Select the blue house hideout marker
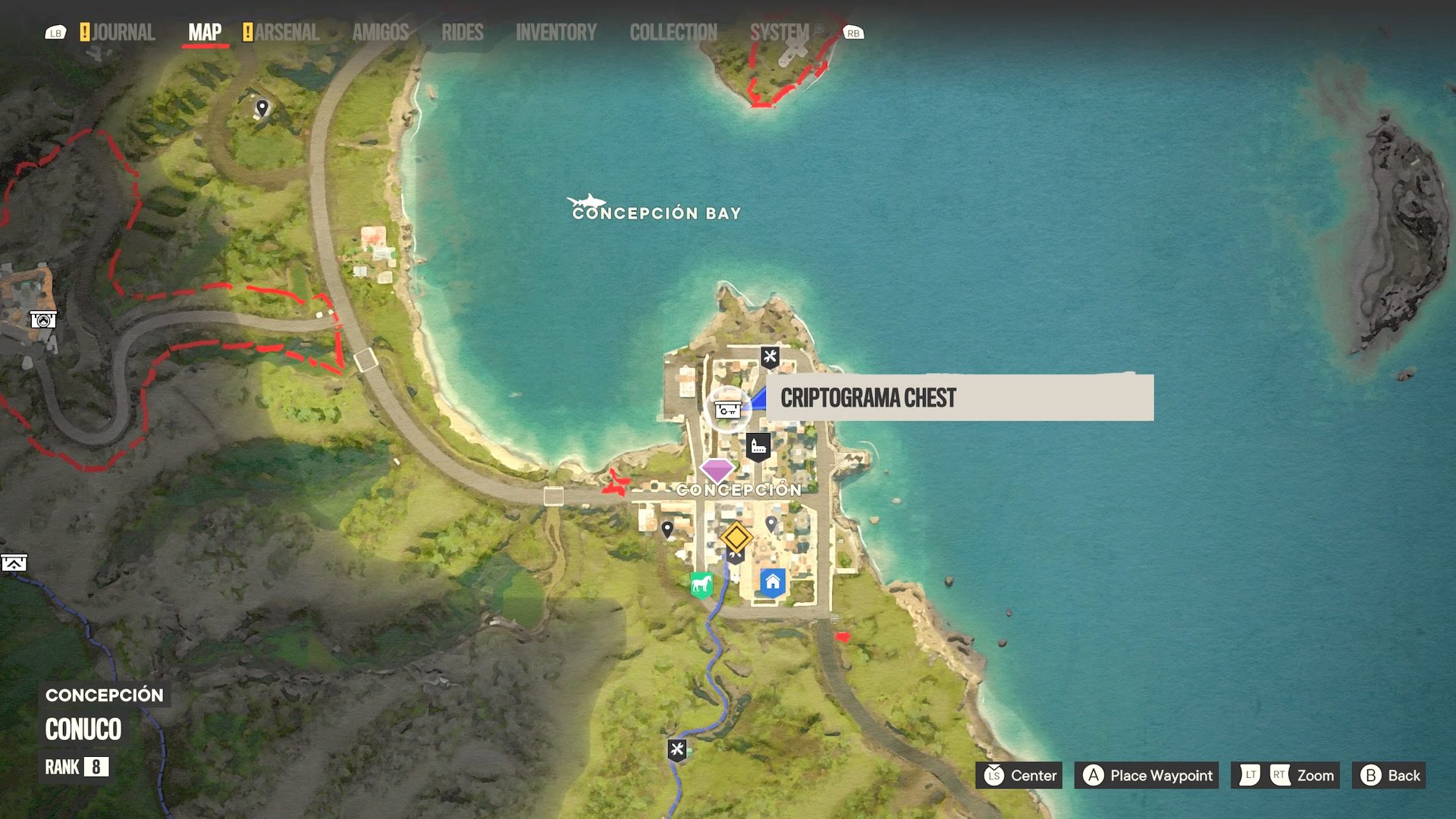 click(x=772, y=582)
